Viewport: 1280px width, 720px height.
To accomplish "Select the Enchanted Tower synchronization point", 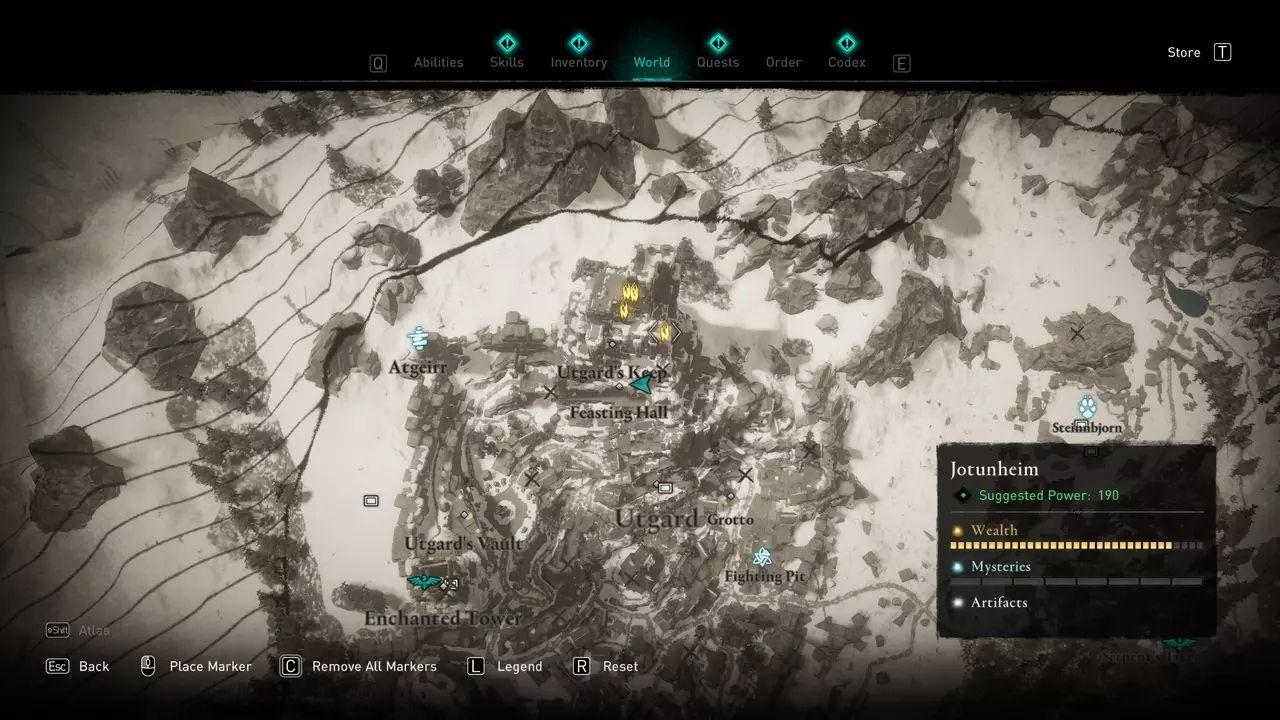I will click(425, 581).
